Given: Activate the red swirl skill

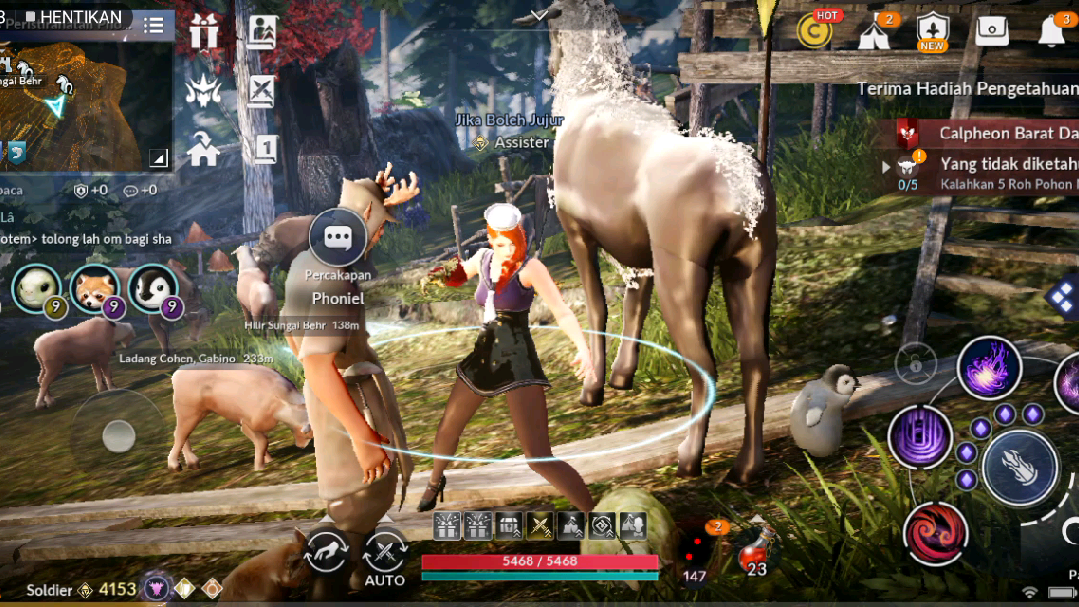Looking at the screenshot, I should tap(936, 533).
